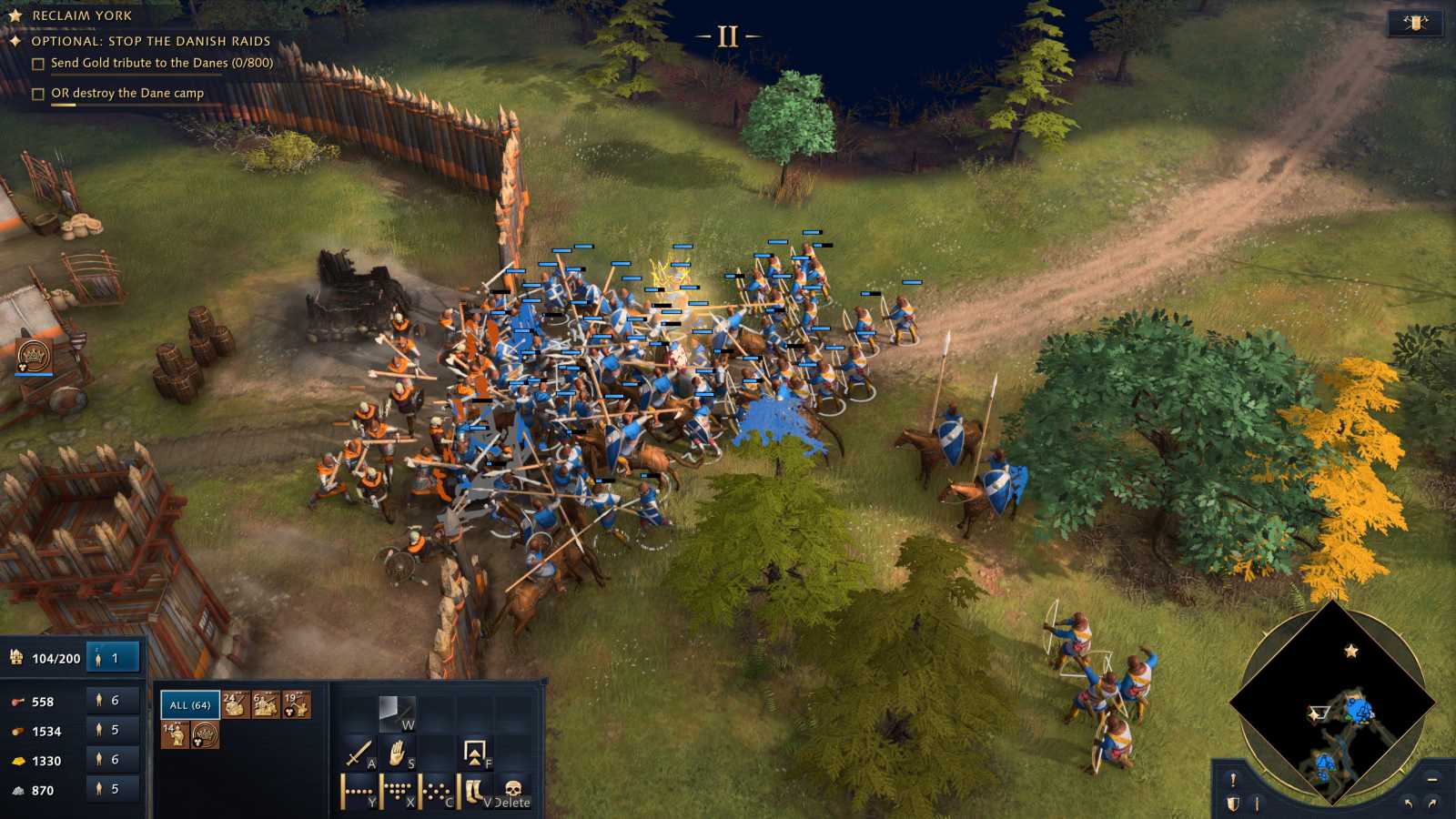Click the stone resource counter icon
The width and height of the screenshot is (1456, 819).
17,789
